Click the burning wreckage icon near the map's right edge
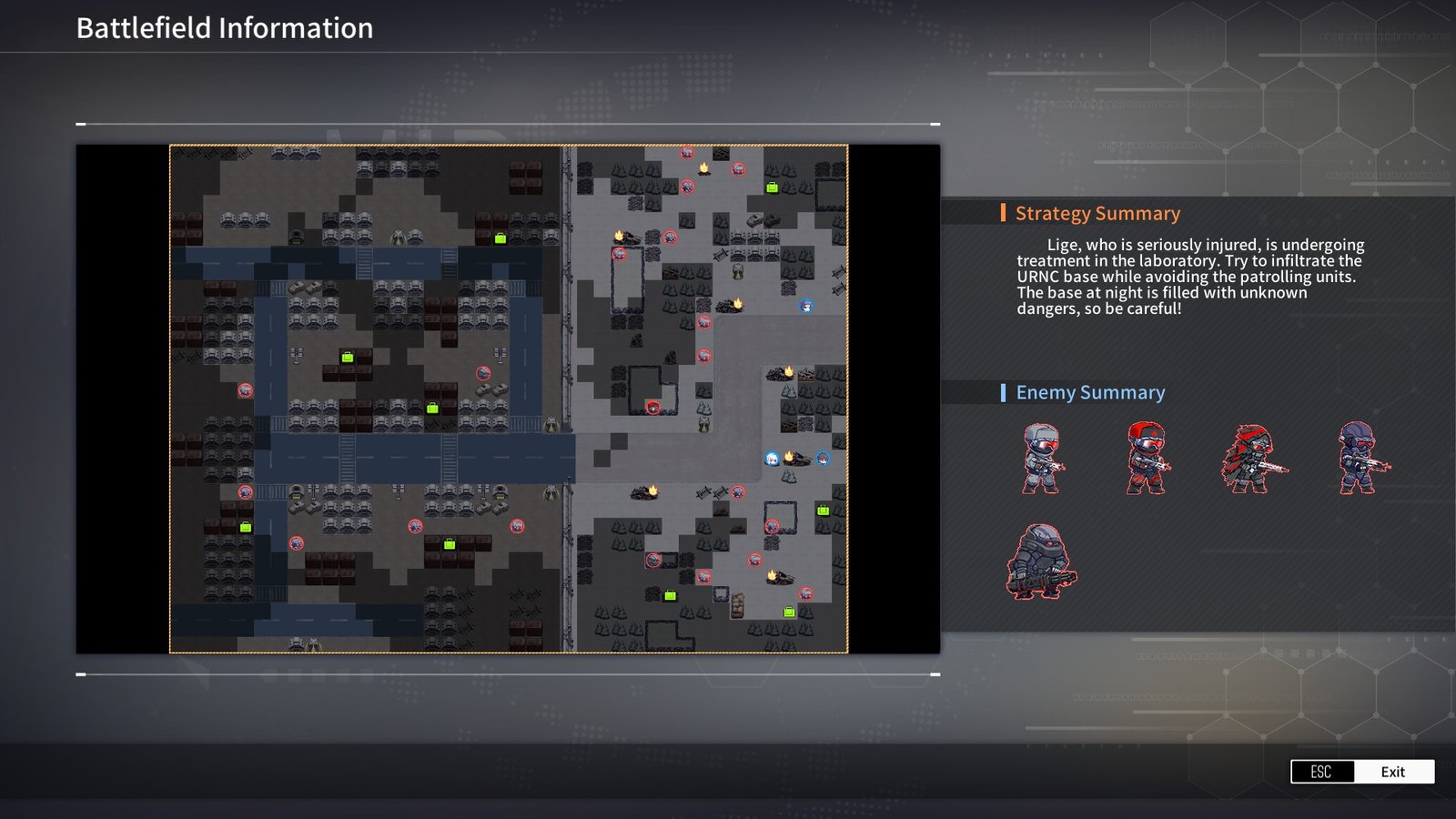The width and height of the screenshot is (1456, 819). point(784,373)
